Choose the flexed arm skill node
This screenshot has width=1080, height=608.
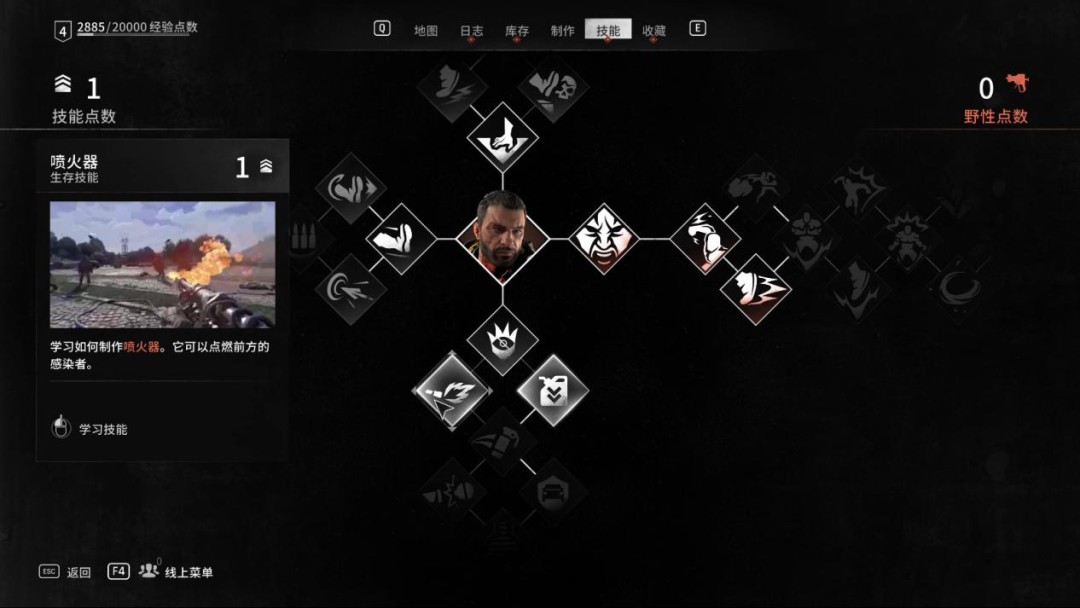tap(400, 239)
